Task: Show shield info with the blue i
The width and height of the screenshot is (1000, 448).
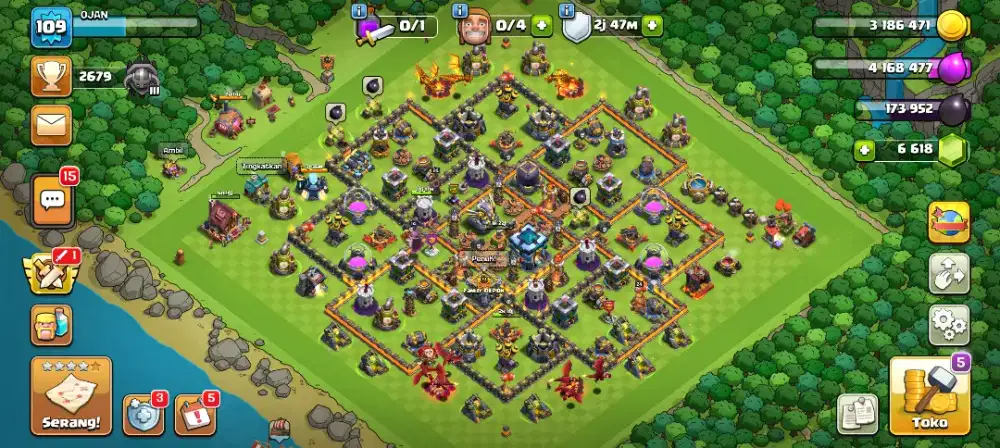Action: coord(569,10)
